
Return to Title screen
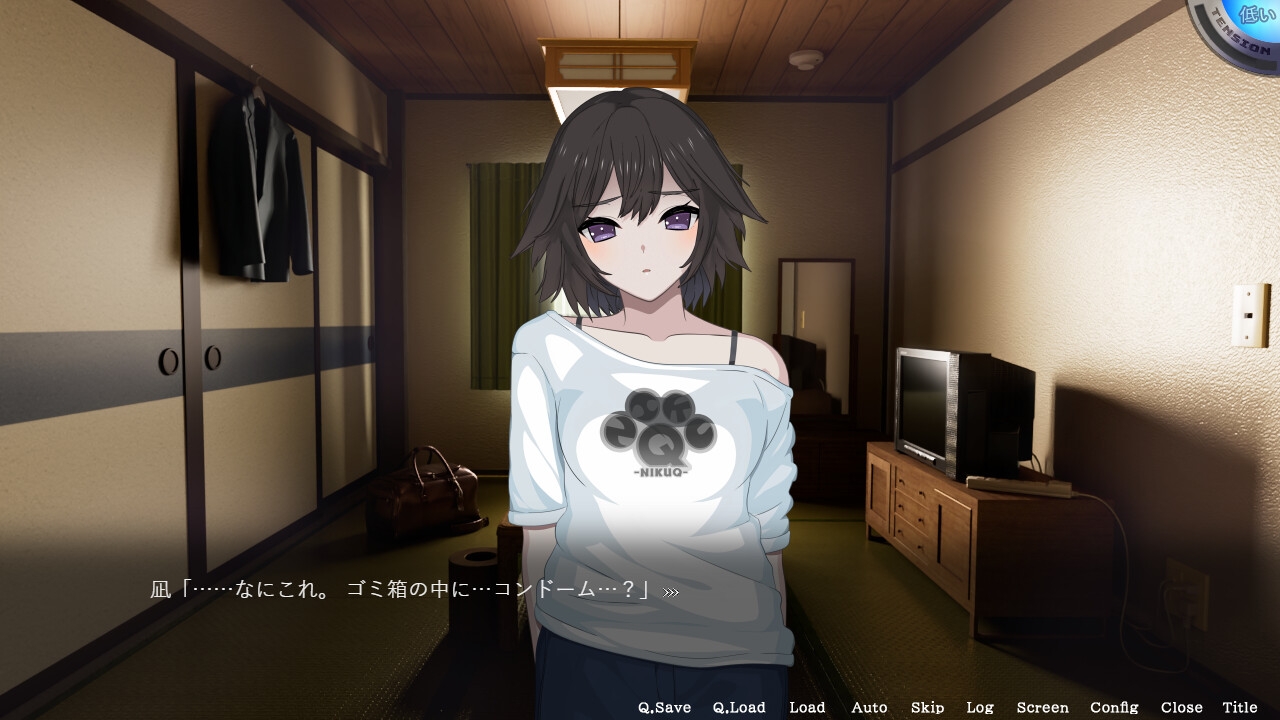point(1240,707)
